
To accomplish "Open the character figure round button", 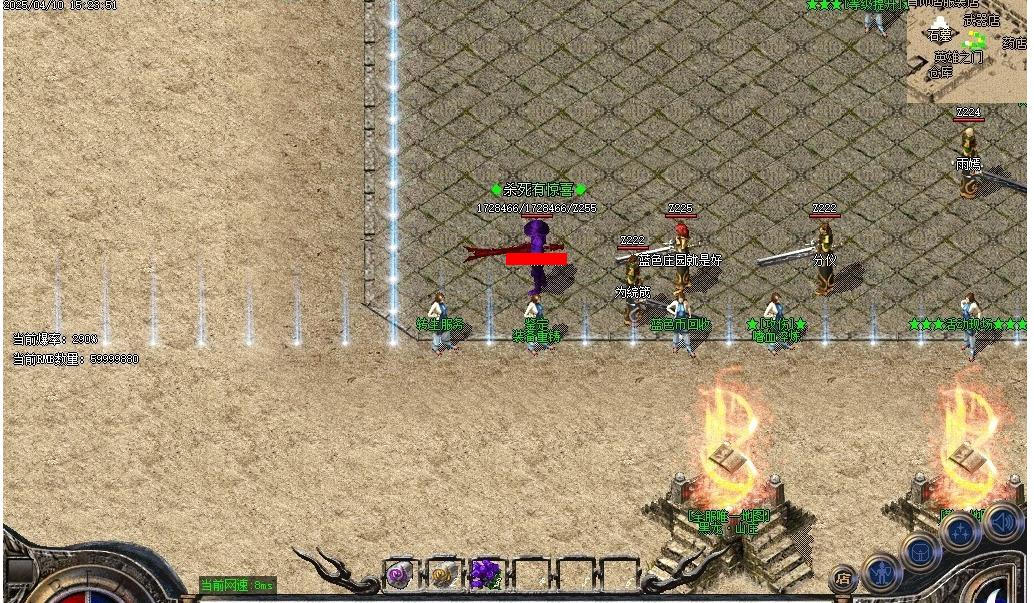I will [882, 572].
